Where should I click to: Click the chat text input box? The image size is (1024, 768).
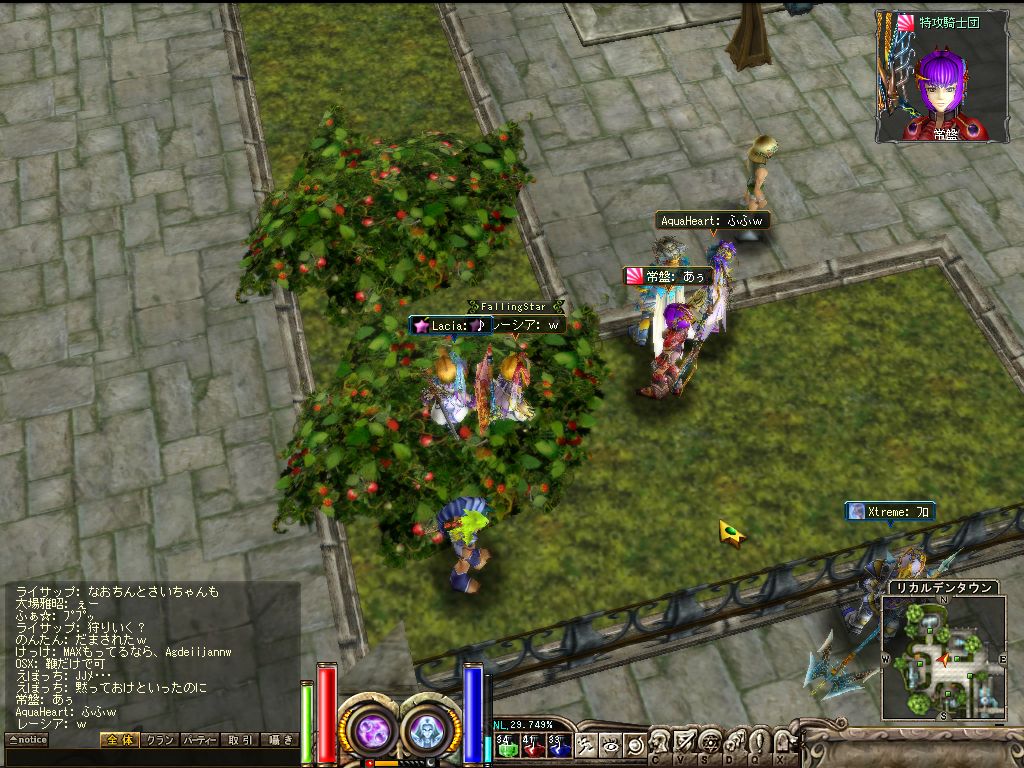tap(150, 758)
